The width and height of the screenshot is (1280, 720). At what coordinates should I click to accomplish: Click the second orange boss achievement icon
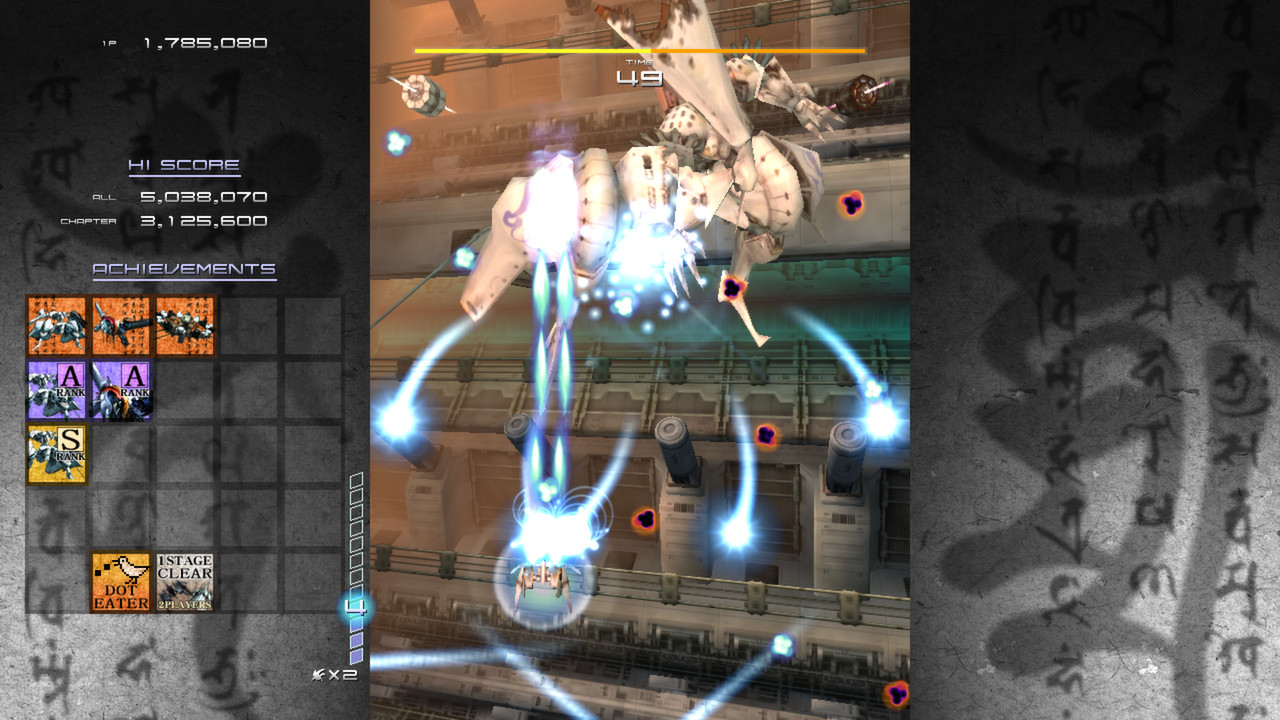pyautogui.click(x=119, y=325)
